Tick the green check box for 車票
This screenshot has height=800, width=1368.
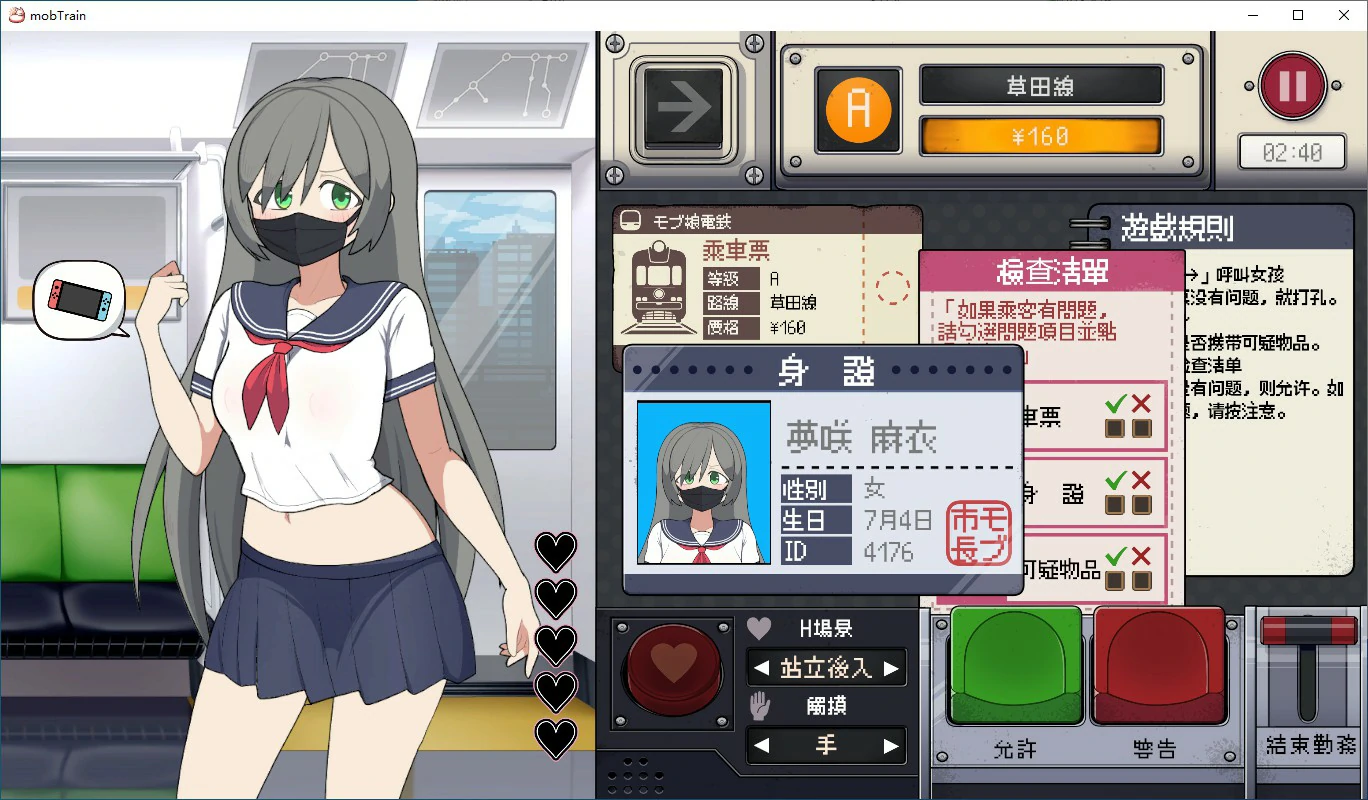coord(1115,429)
